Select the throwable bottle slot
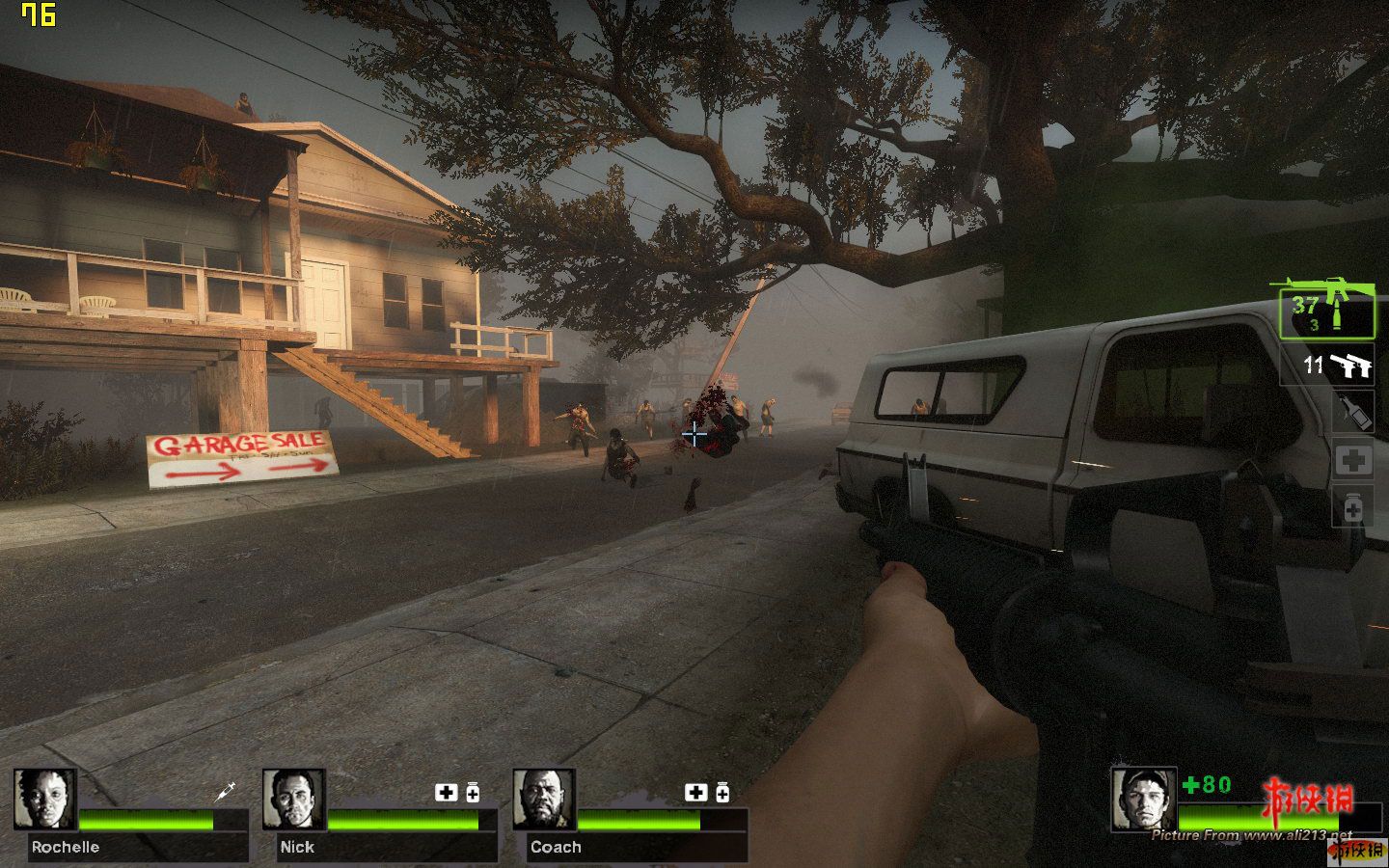The width and height of the screenshot is (1389, 868). 1352,413
